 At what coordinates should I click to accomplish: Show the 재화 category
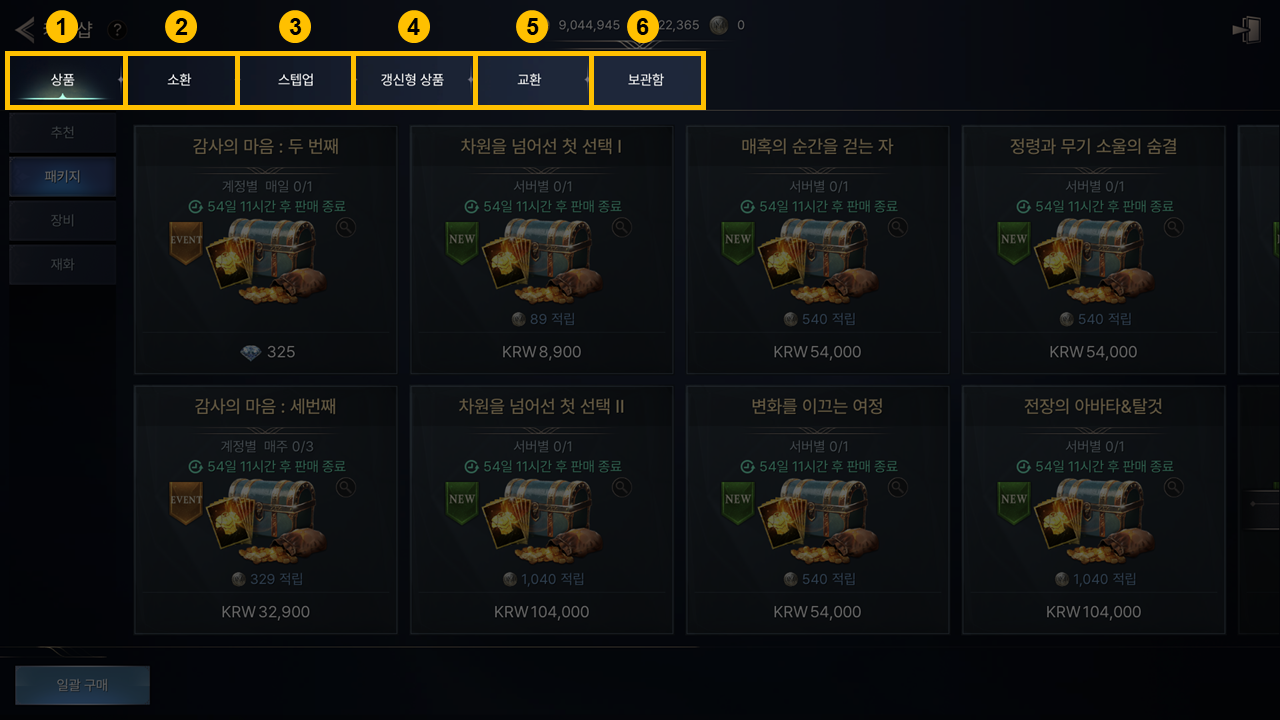pyautogui.click(x=62, y=264)
